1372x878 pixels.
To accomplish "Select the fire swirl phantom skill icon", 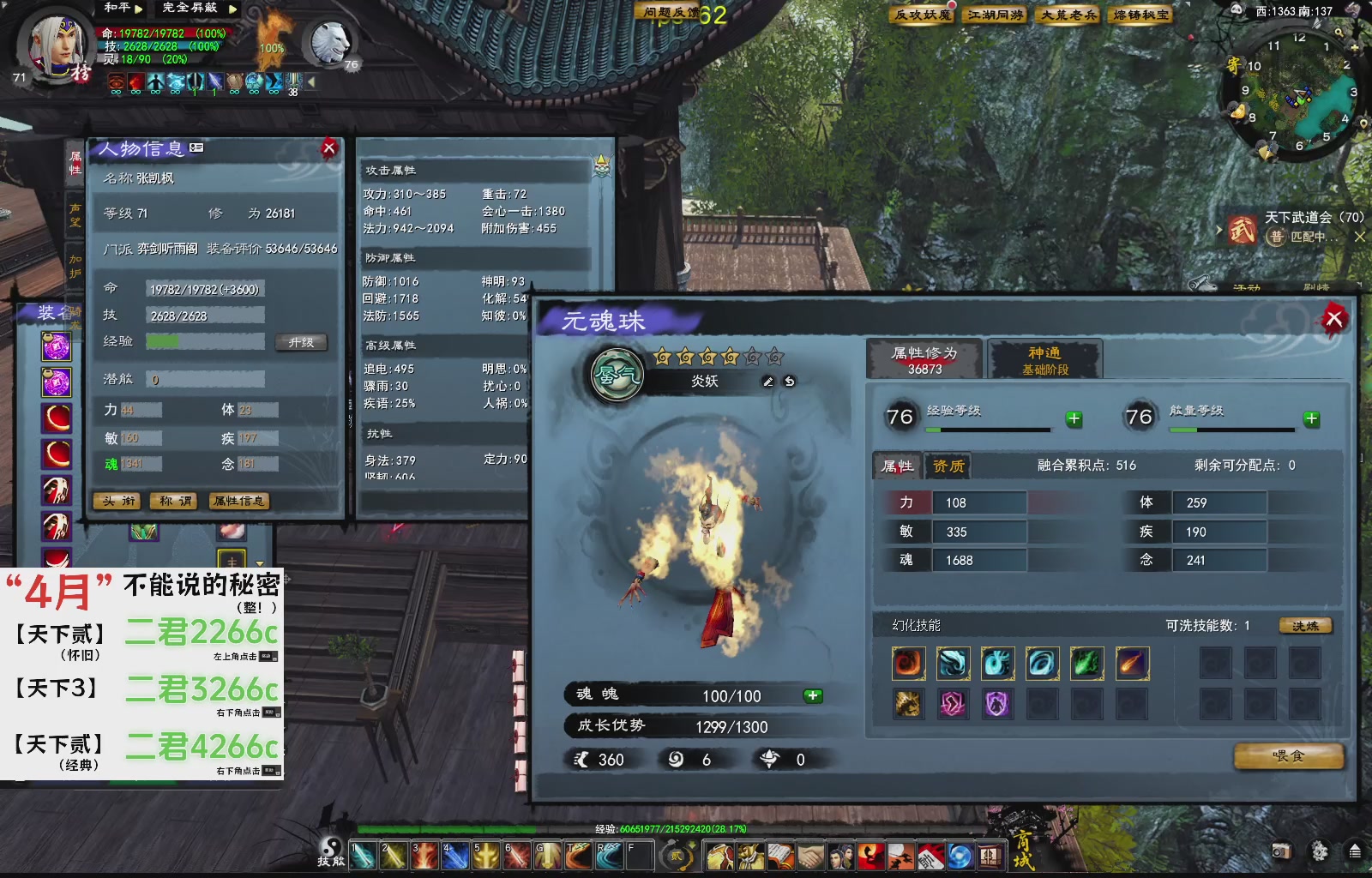I will click(x=907, y=662).
